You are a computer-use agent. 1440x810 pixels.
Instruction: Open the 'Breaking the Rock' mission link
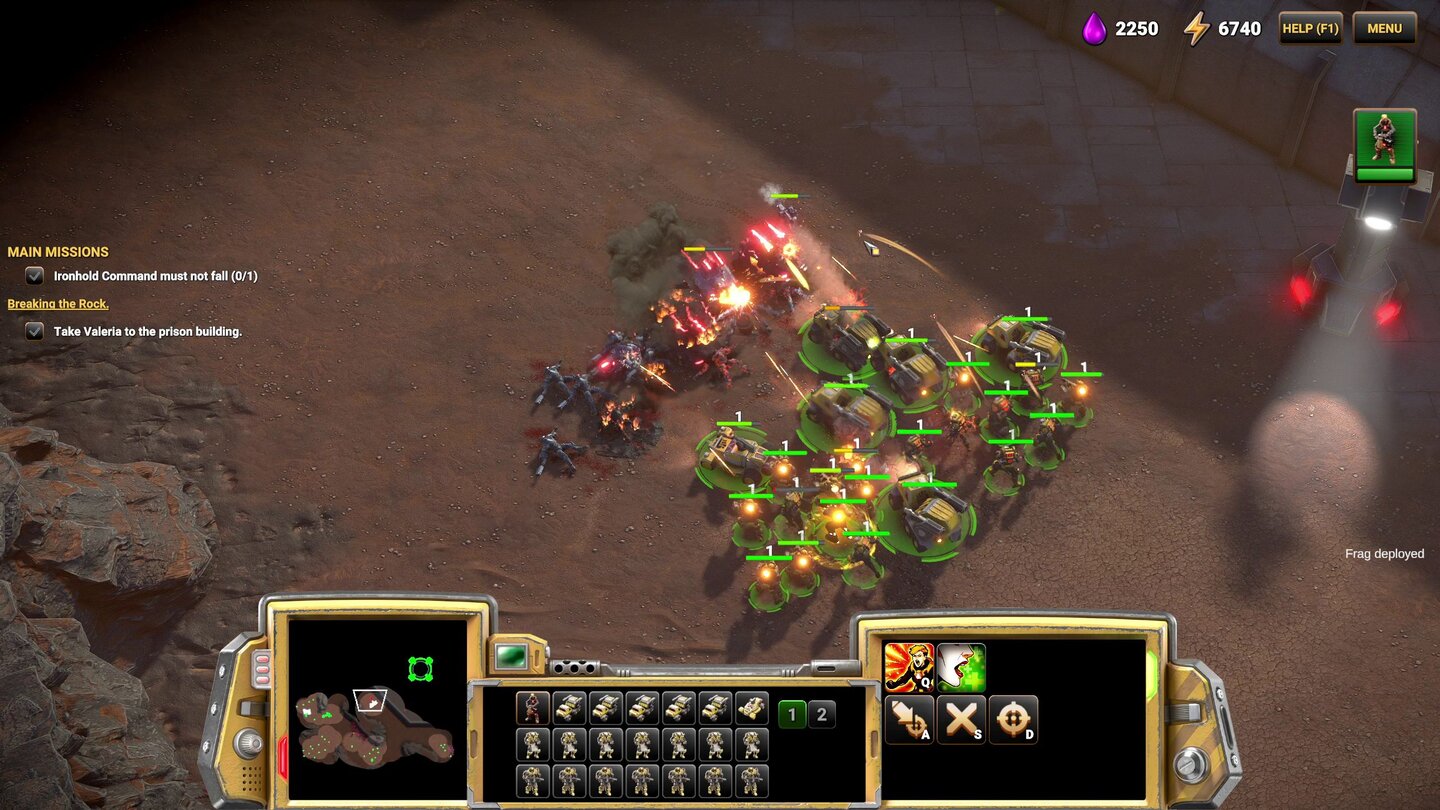coord(57,303)
